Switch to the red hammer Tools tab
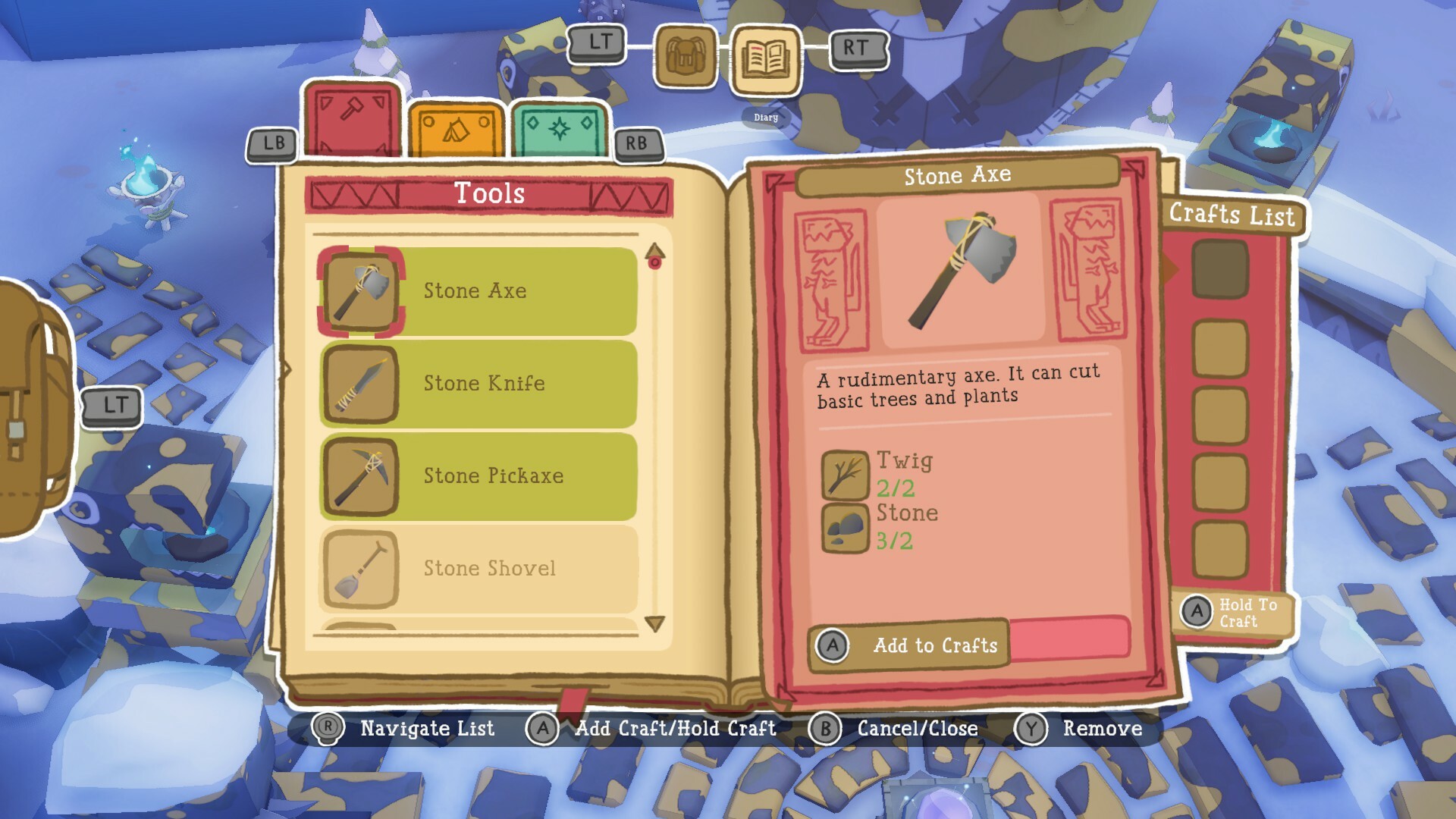The height and width of the screenshot is (819, 1456). point(351,118)
